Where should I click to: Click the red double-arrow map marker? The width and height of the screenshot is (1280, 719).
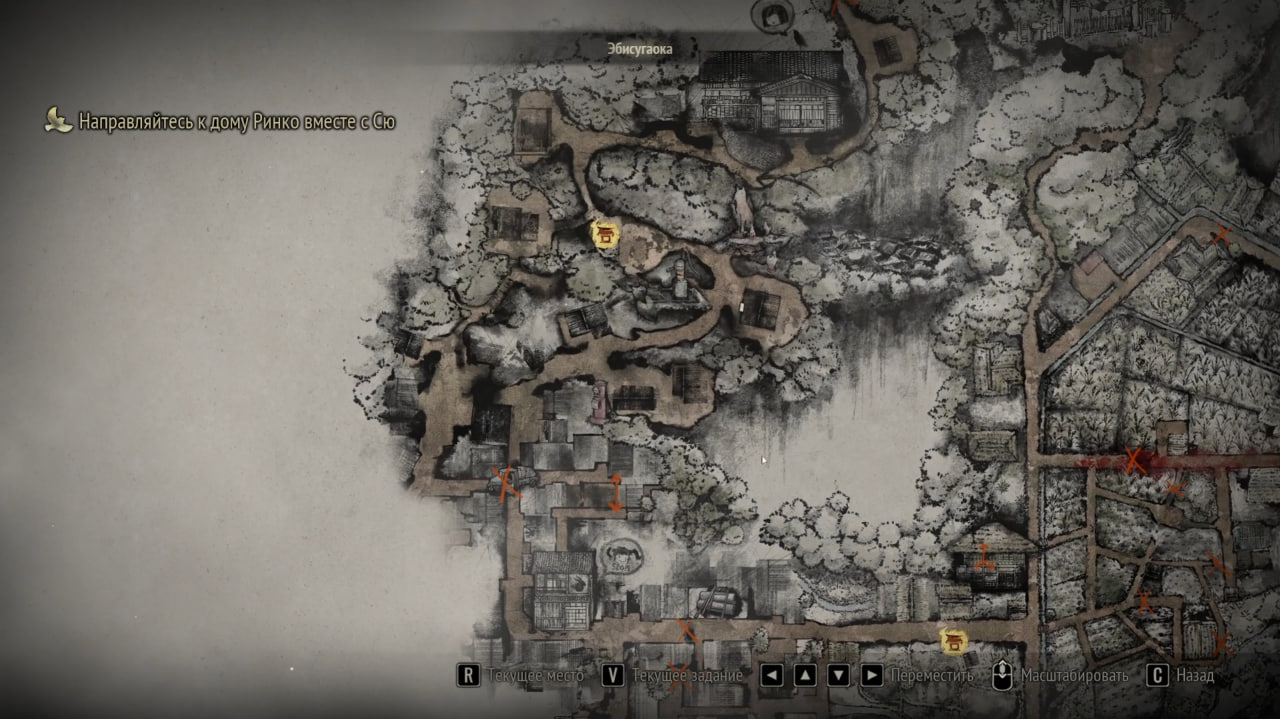tap(616, 492)
